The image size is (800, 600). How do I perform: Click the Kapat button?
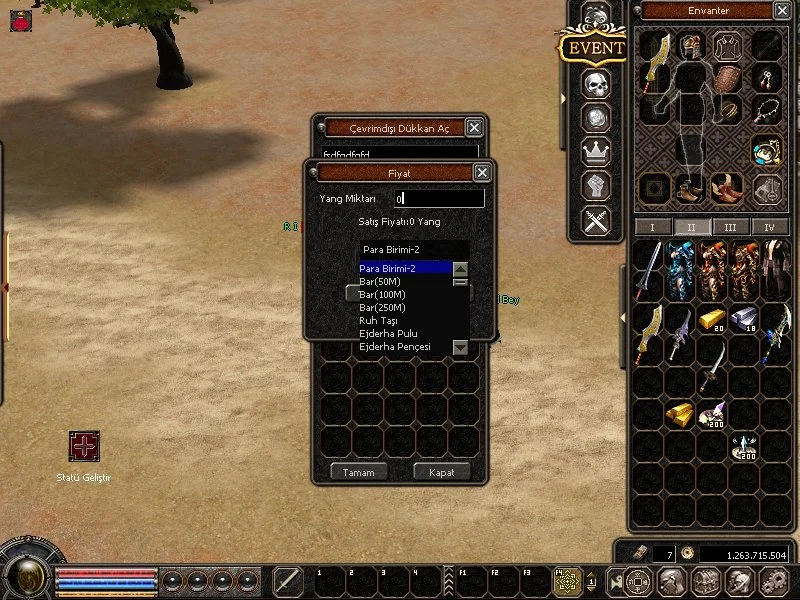tap(441, 472)
